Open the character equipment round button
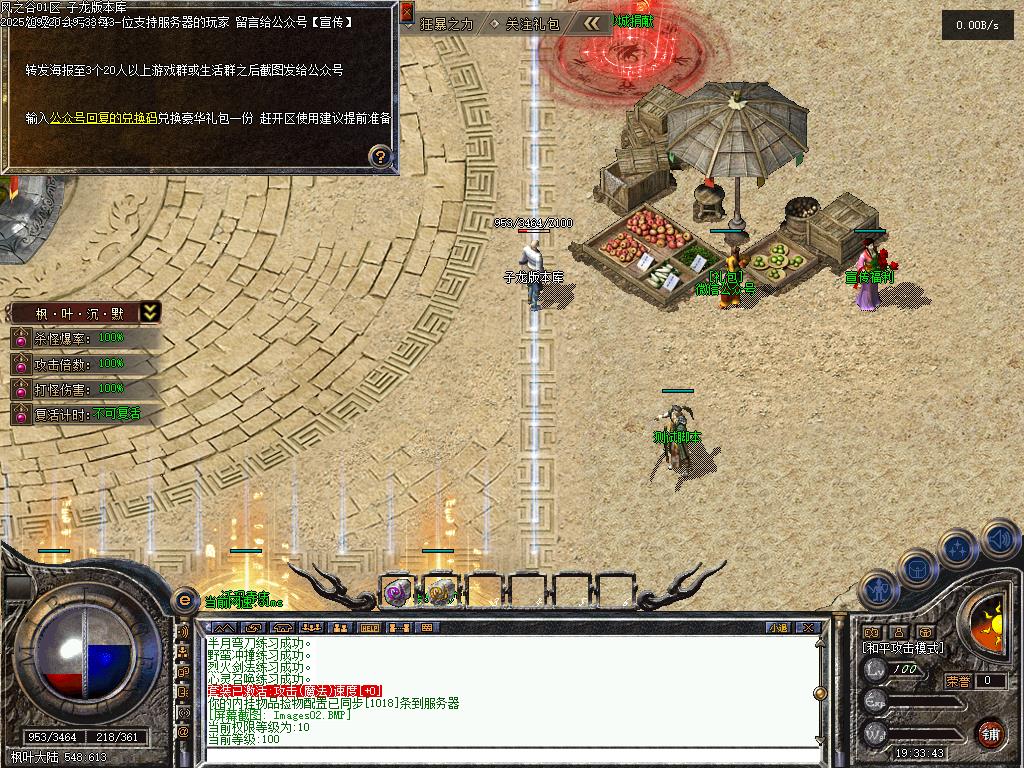 (x=877, y=589)
